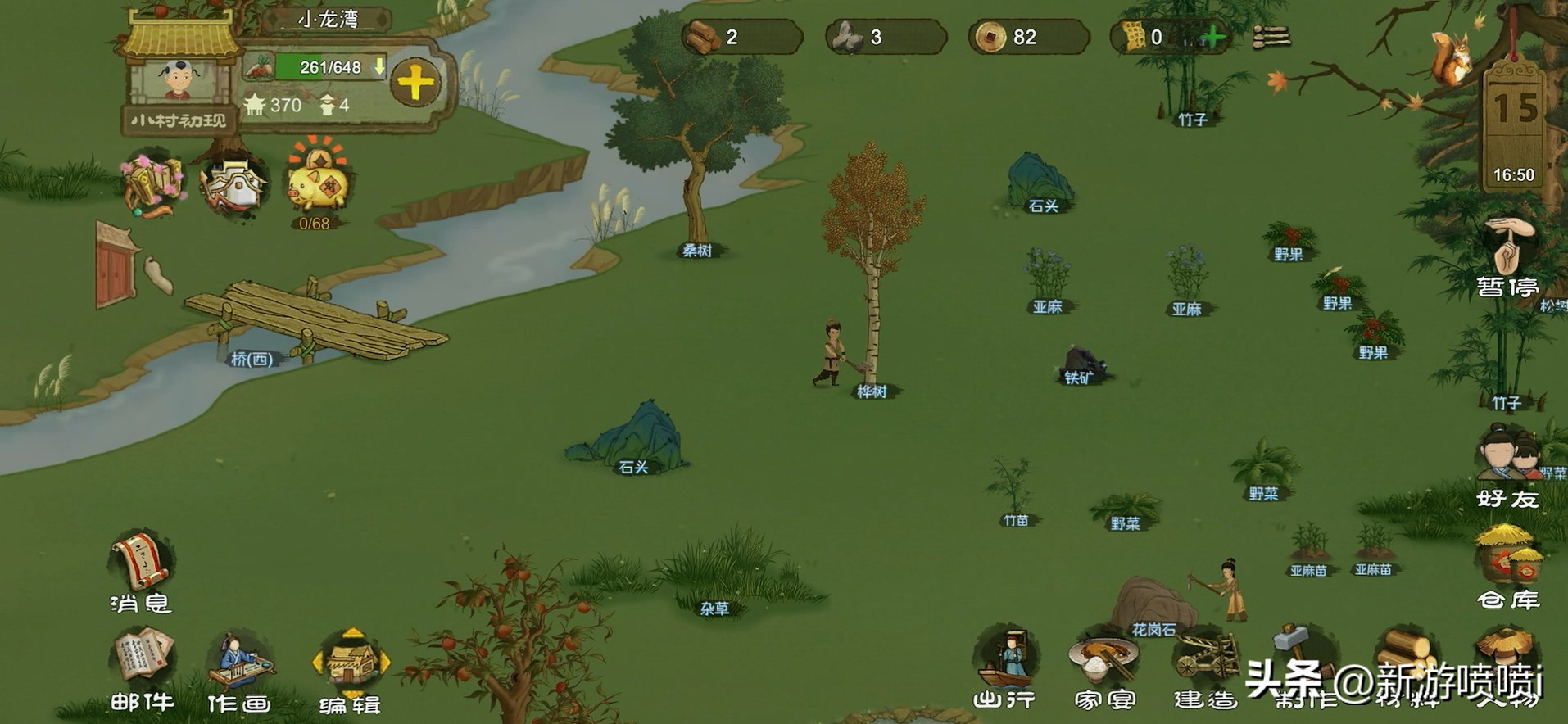The width and height of the screenshot is (1568, 724).
Task: Open the list menu beside resources
Action: [1271, 37]
